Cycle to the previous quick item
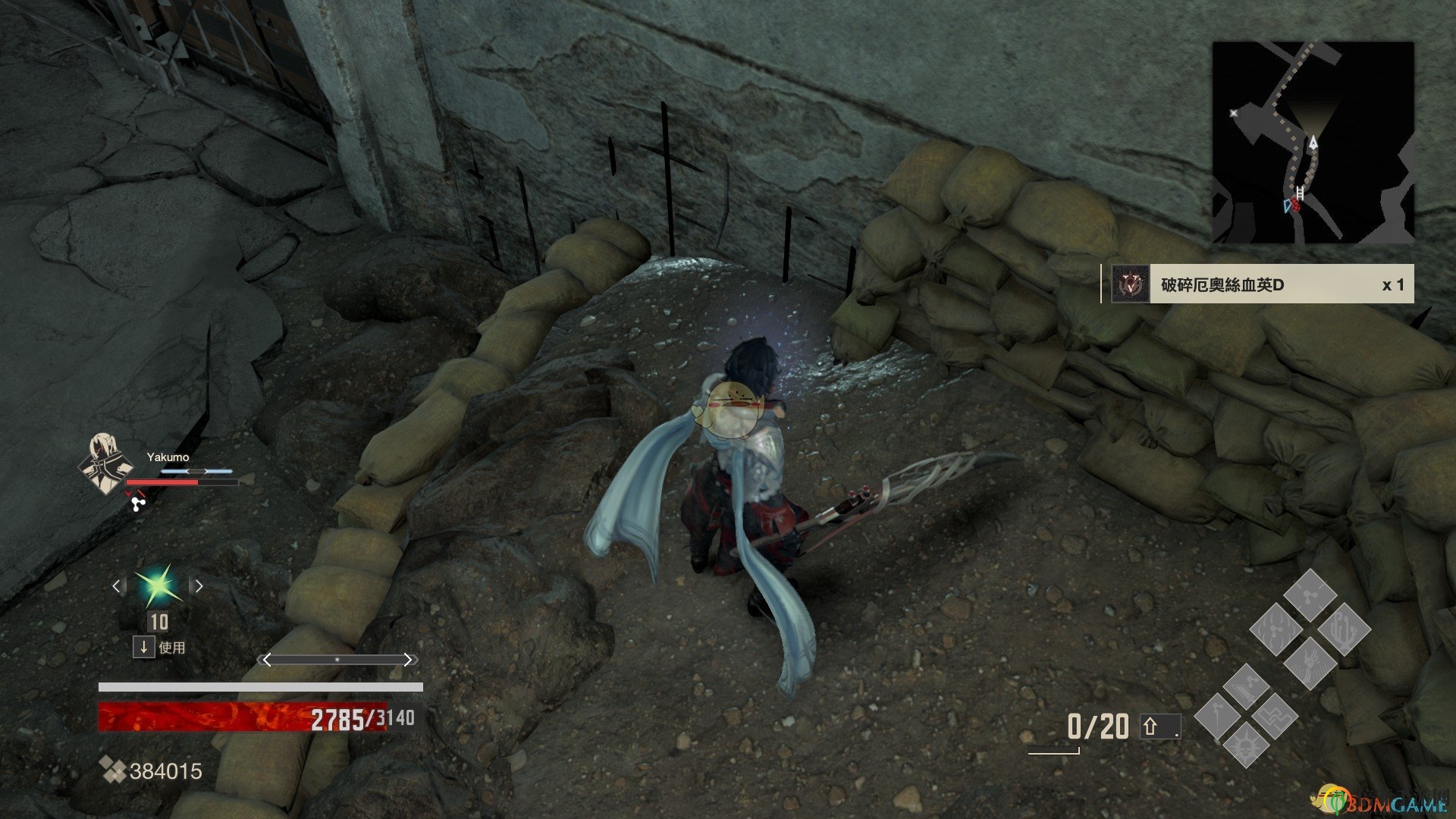This screenshot has height=819, width=1456. [116, 586]
